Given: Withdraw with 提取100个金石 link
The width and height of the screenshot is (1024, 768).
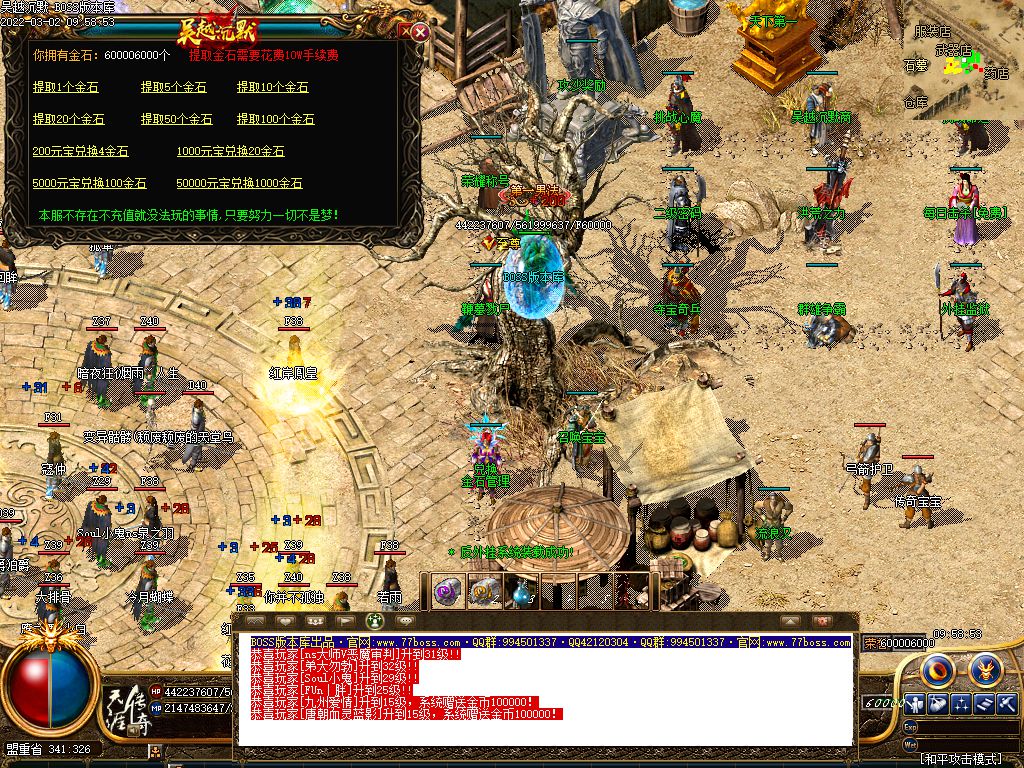Looking at the screenshot, I should click(x=275, y=119).
